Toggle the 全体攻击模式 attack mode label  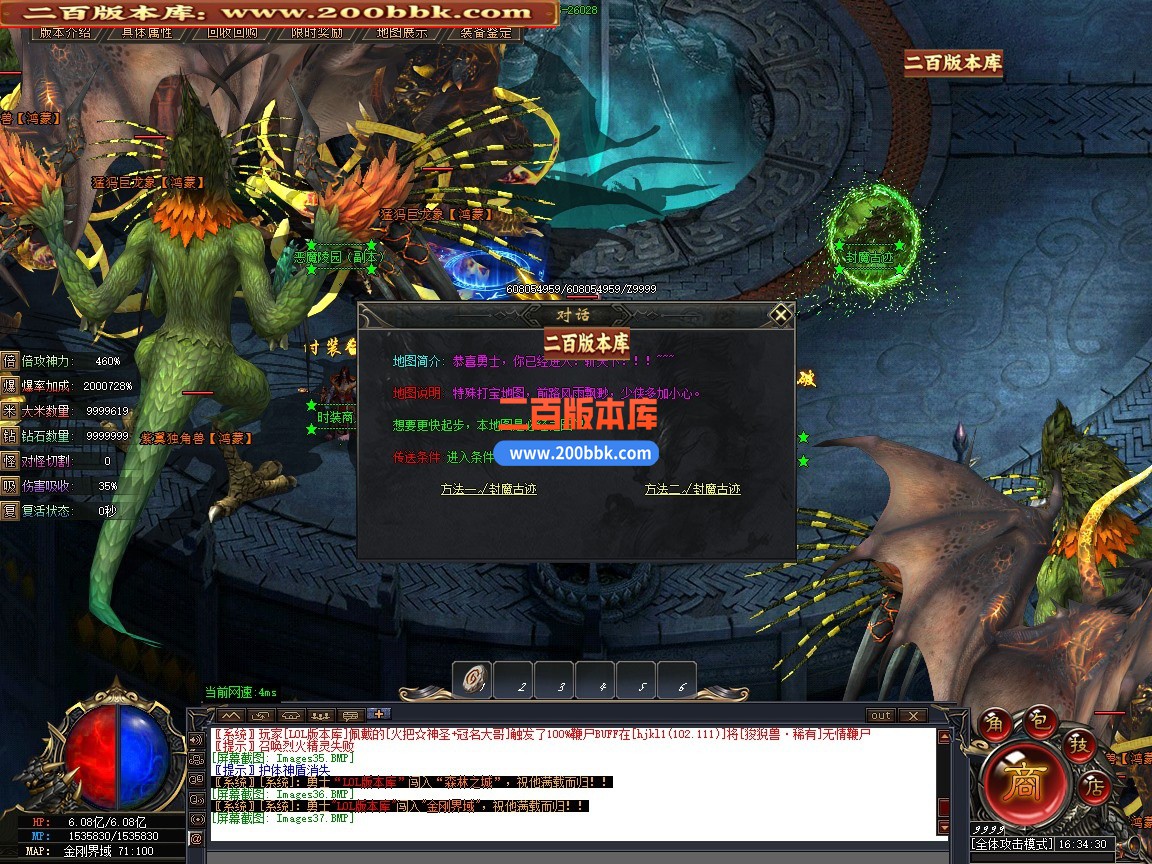coord(1012,844)
